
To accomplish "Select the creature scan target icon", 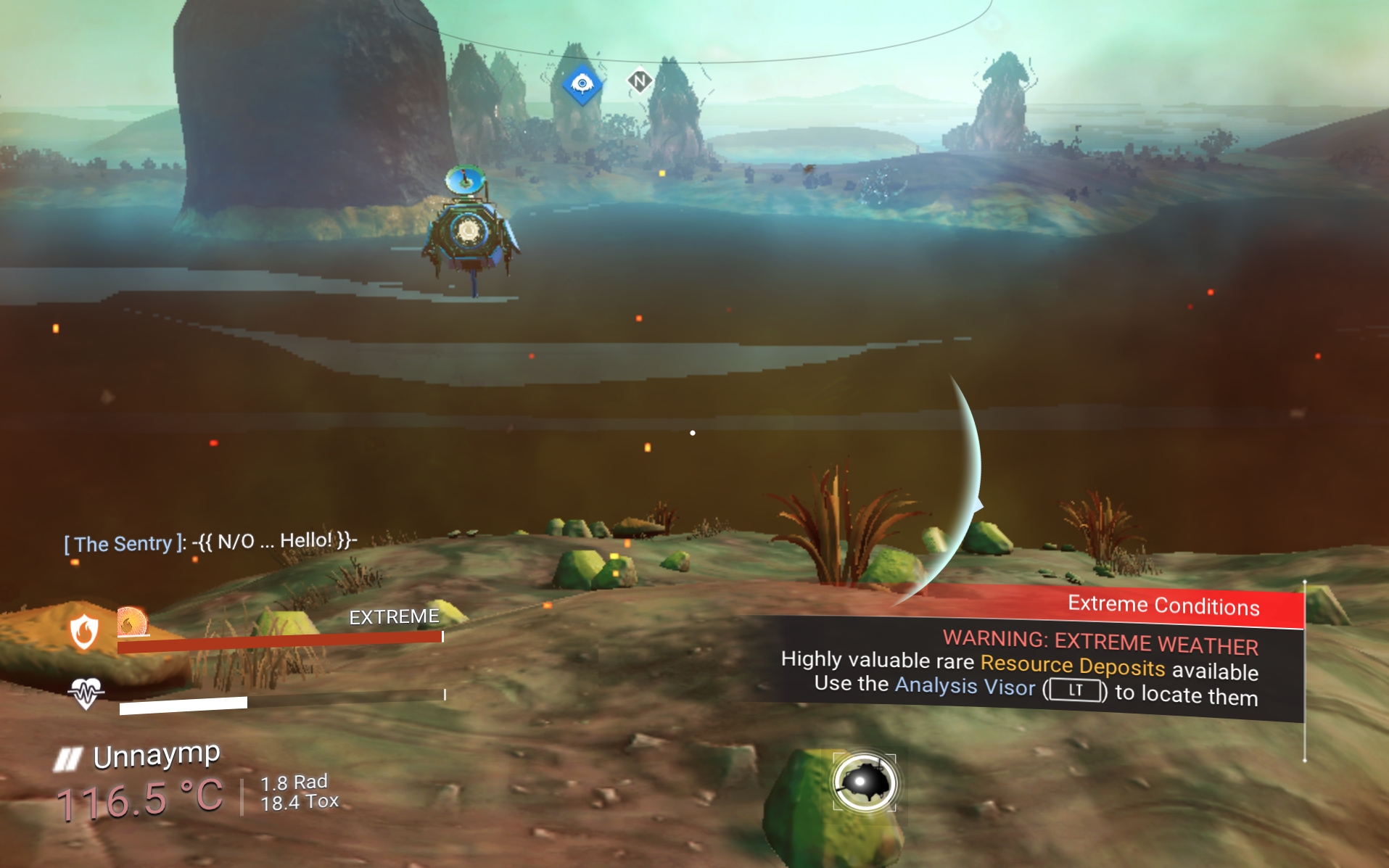I will [864, 782].
